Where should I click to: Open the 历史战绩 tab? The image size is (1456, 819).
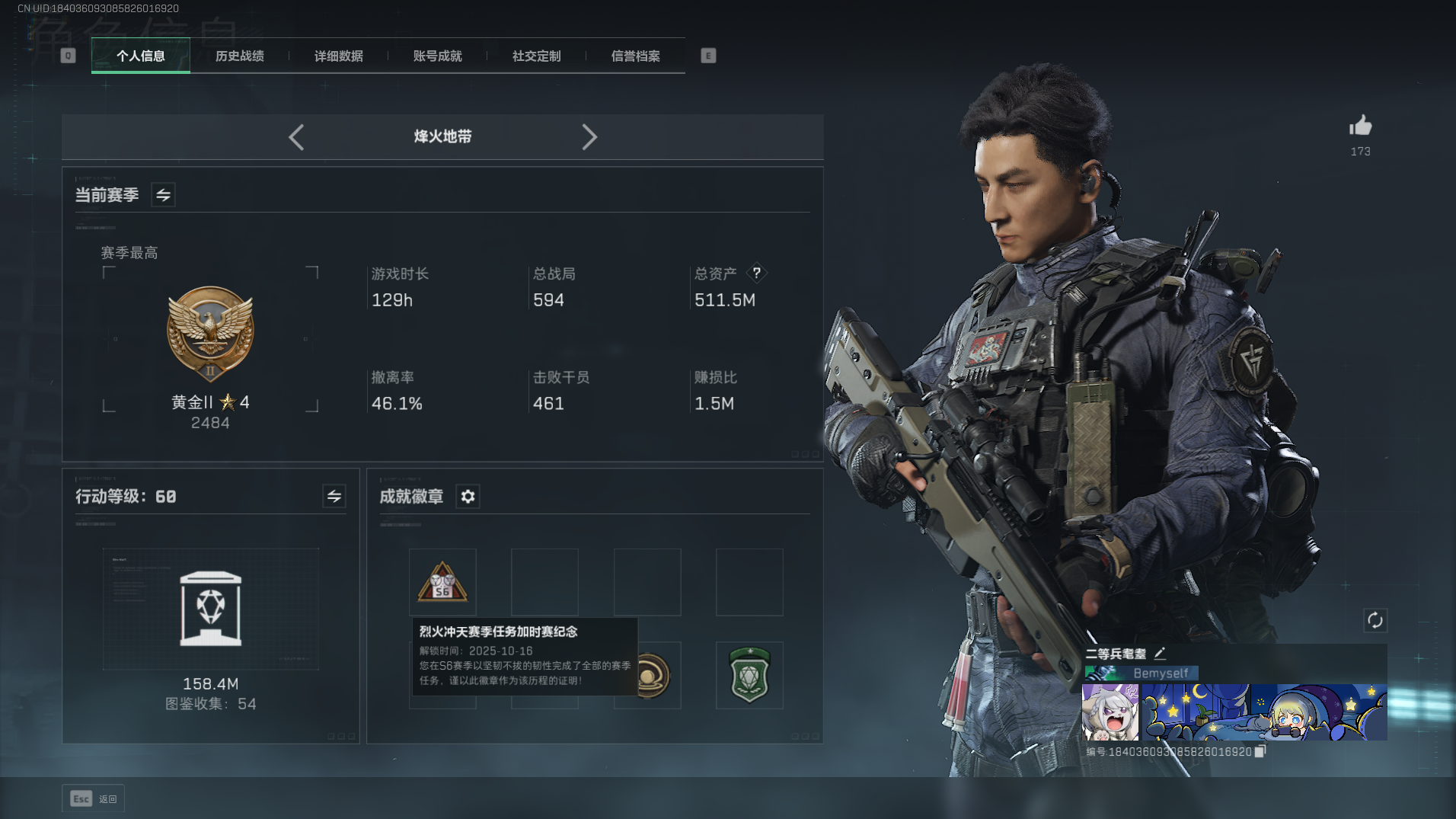pos(240,56)
